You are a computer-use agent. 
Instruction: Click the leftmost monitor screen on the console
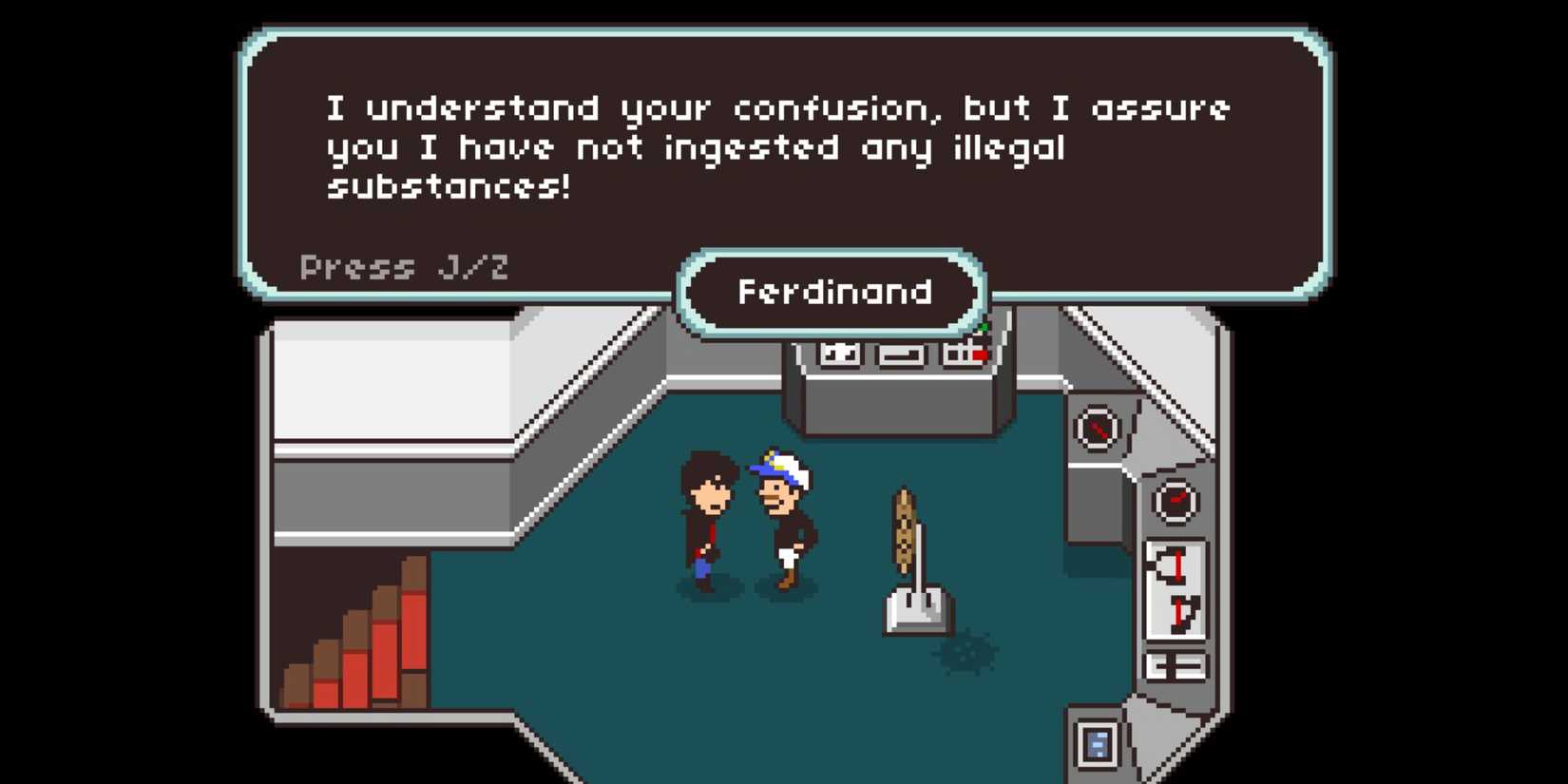[x=839, y=354]
